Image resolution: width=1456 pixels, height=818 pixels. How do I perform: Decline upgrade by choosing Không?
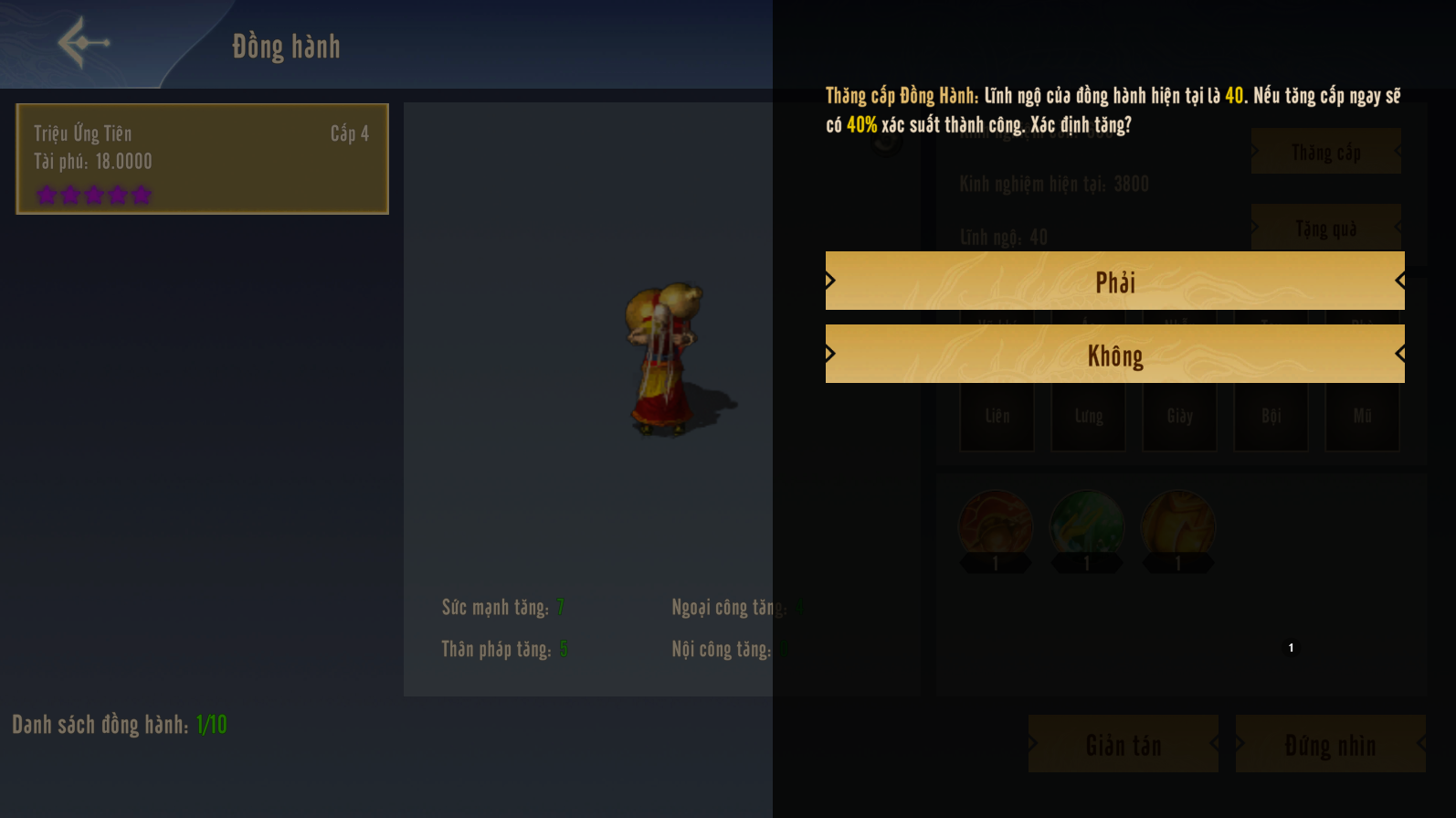tap(1114, 355)
